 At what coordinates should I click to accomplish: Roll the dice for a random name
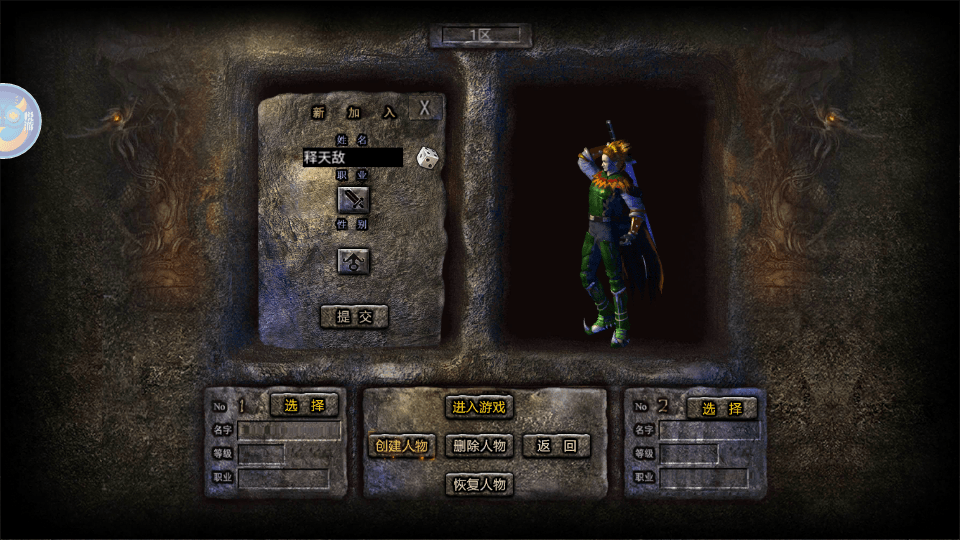[x=427, y=157]
